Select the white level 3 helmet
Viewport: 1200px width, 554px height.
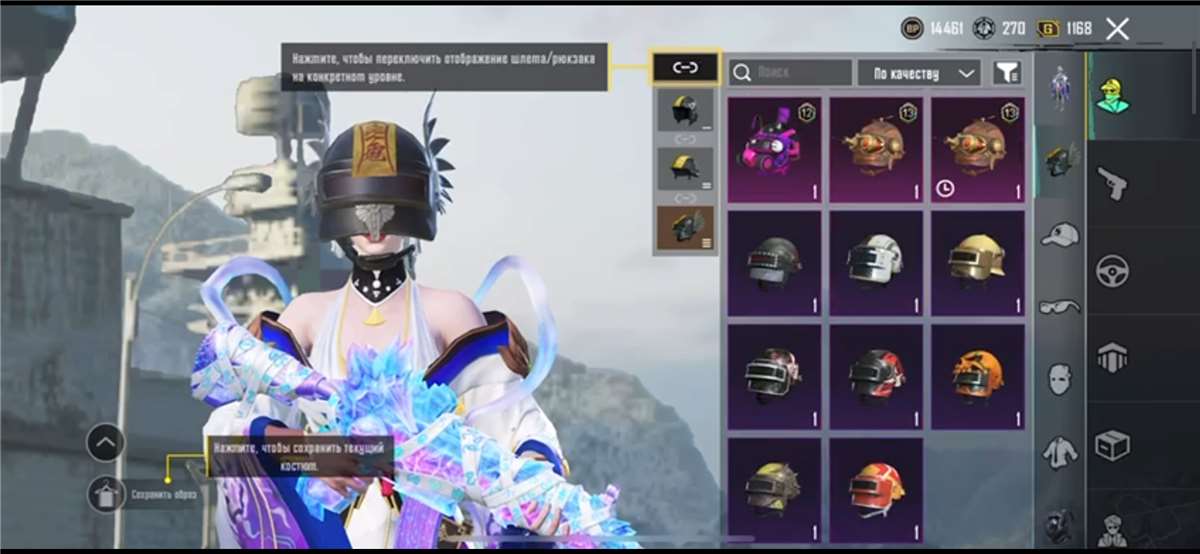click(875, 263)
